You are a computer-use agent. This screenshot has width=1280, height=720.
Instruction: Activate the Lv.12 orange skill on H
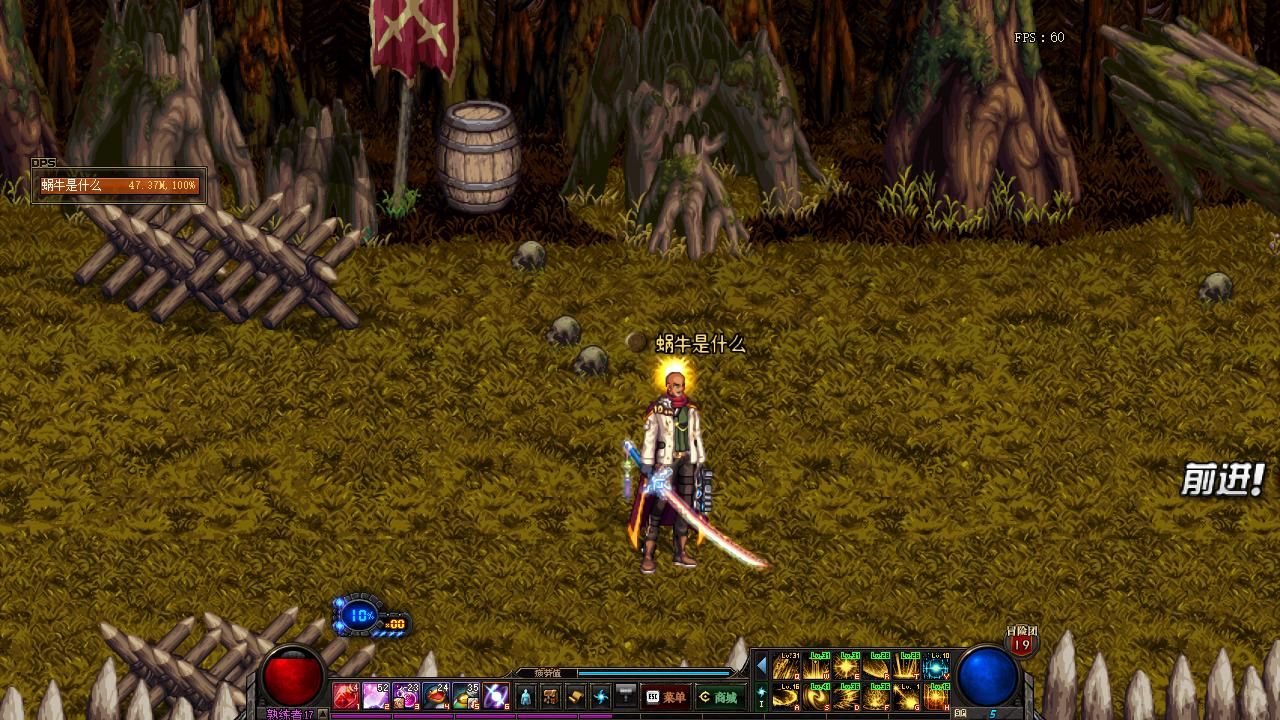(x=937, y=696)
